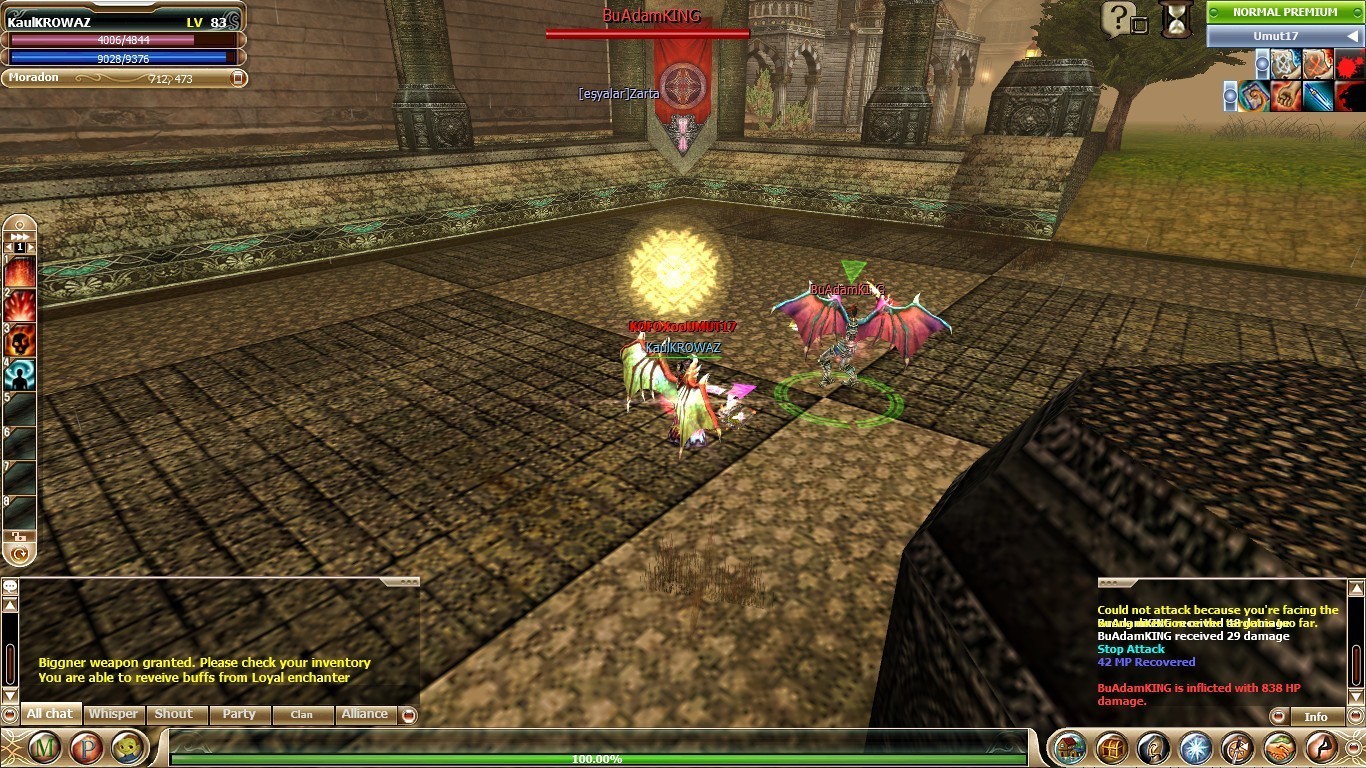Viewport: 1366px width, 768px height.
Task: Select the Party chat tab
Action: [x=239, y=714]
